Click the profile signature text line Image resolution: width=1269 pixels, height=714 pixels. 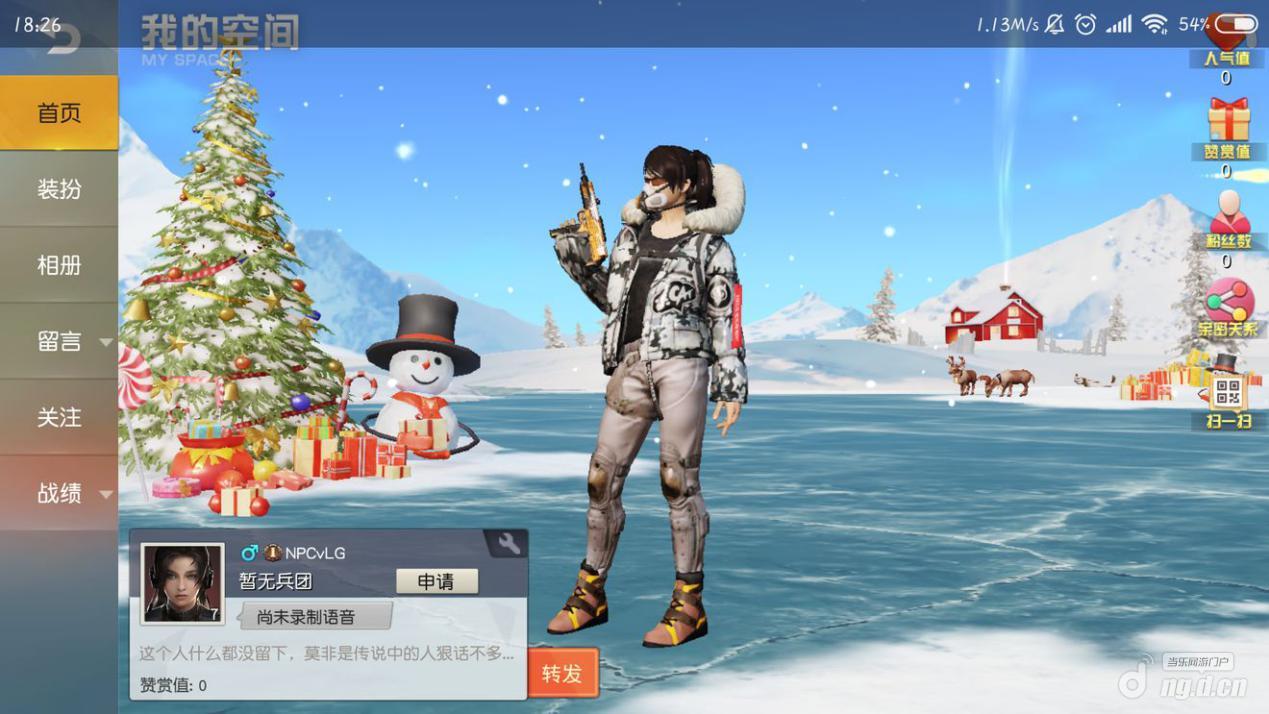pyautogui.click(x=327, y=654)
